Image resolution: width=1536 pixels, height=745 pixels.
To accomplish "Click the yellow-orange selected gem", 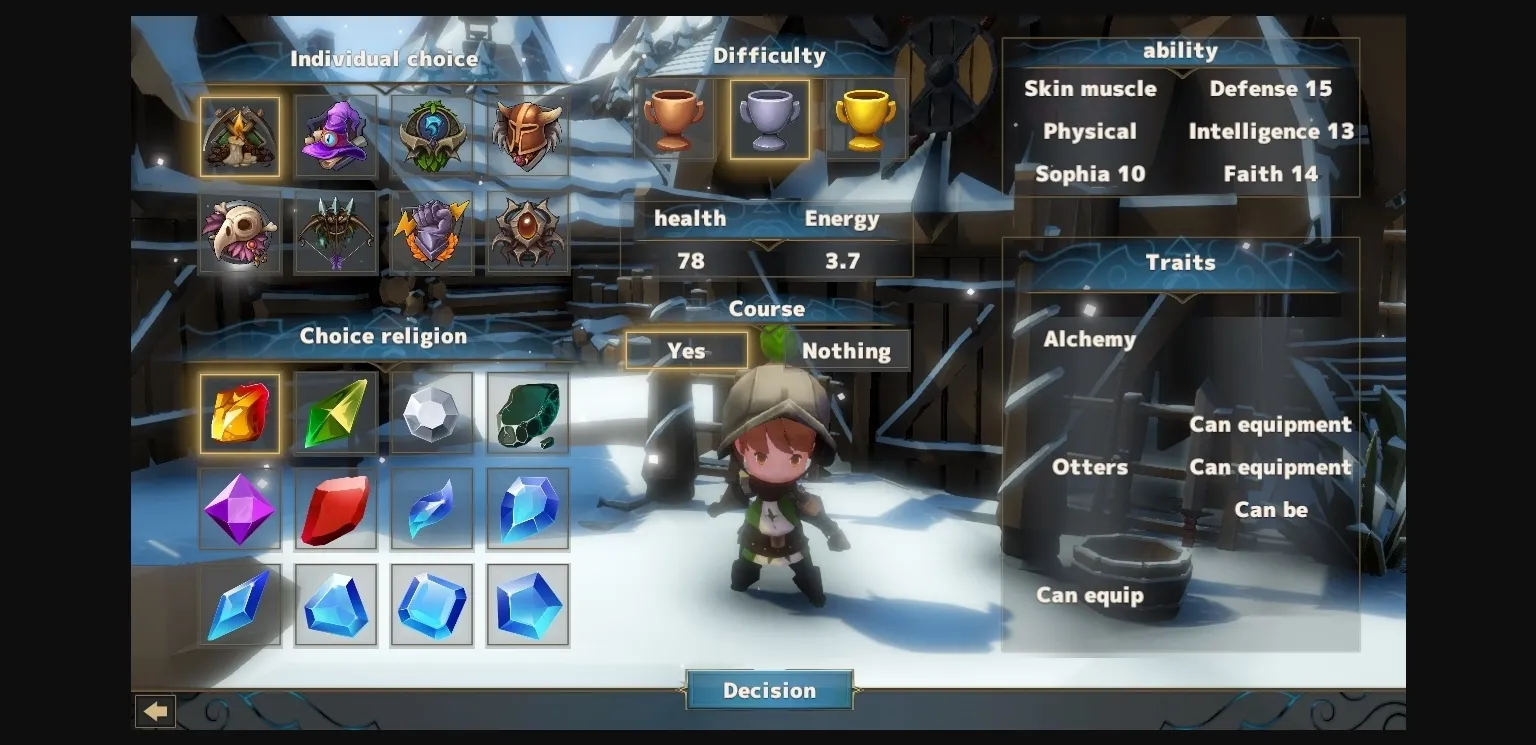I will (240, 412).
